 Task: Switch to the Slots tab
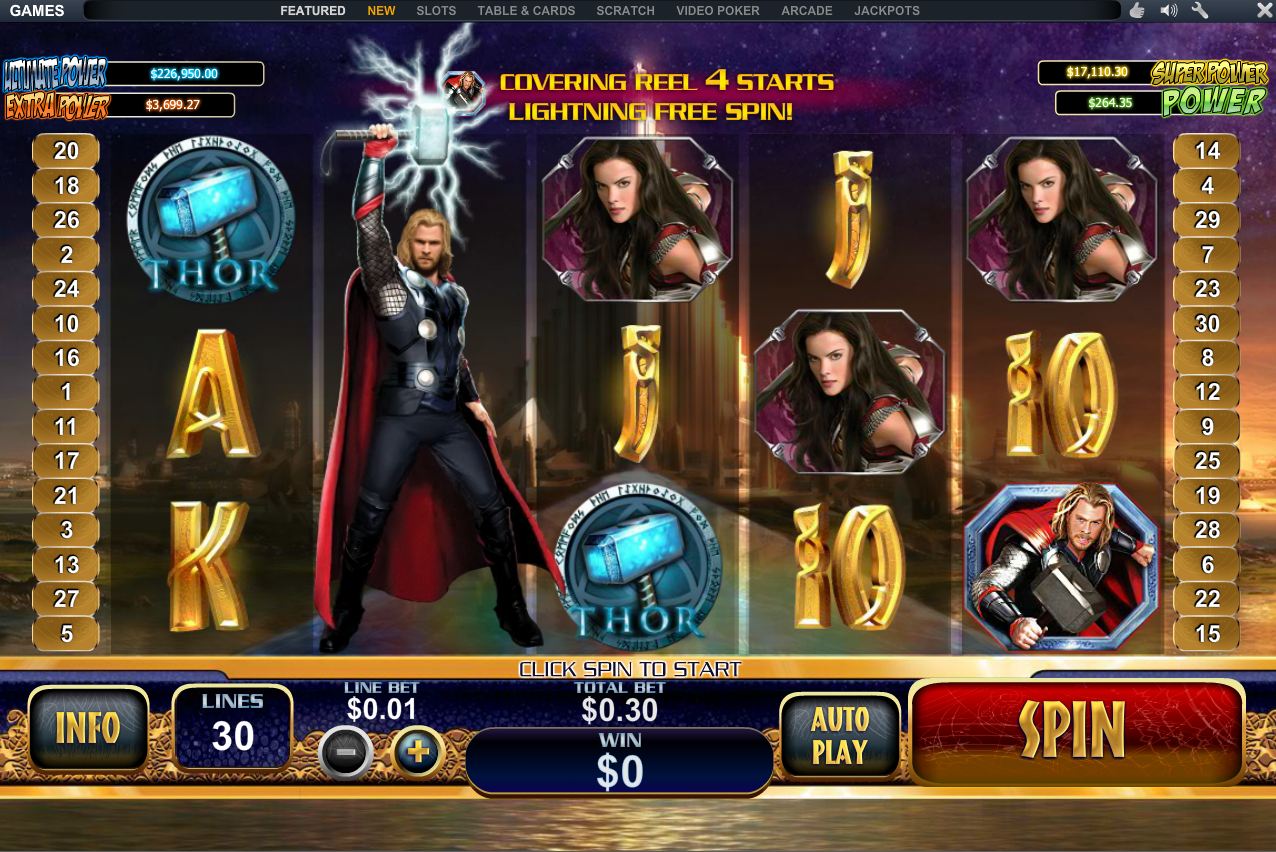pyautogui.click(x=436, y=11)
